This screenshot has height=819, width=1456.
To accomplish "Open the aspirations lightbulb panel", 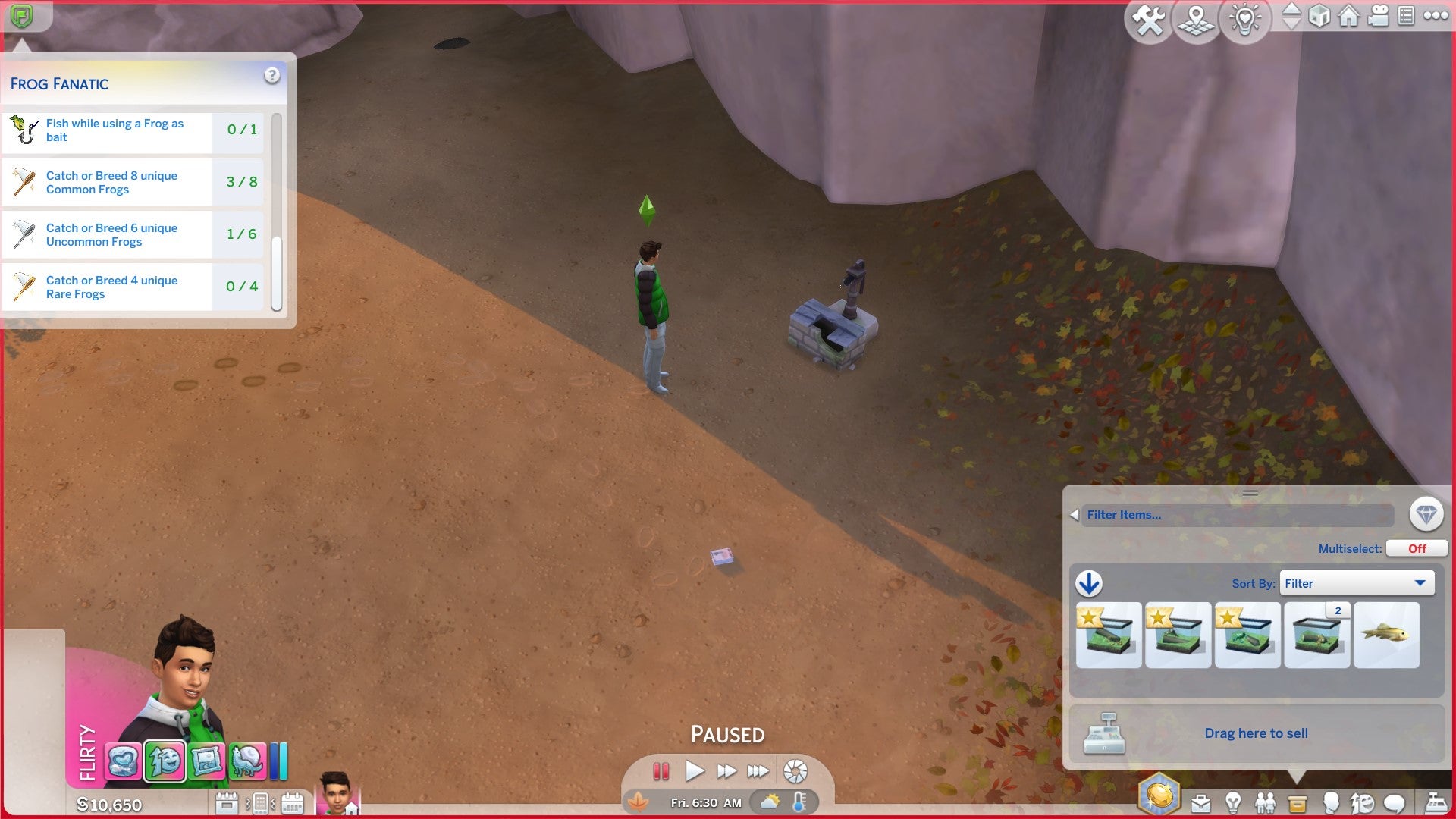I will 1233,802.
